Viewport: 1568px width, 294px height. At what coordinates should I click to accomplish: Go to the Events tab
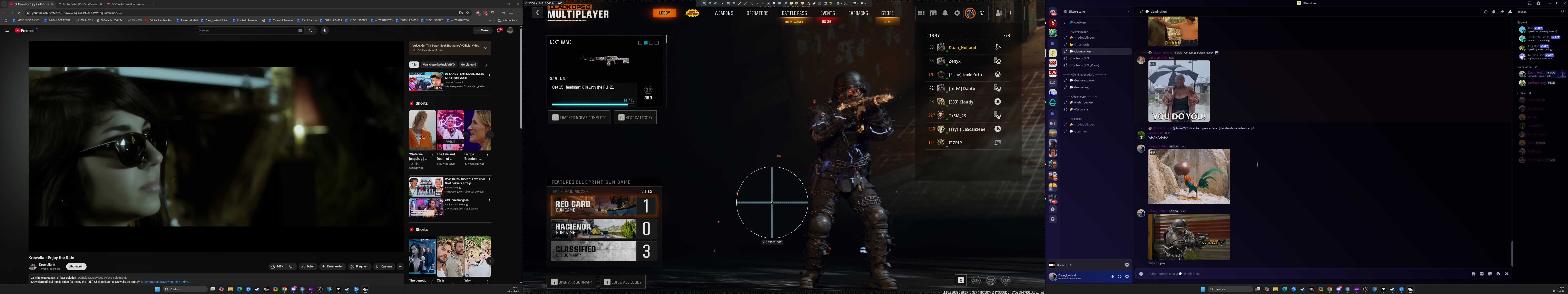point(827,13)
